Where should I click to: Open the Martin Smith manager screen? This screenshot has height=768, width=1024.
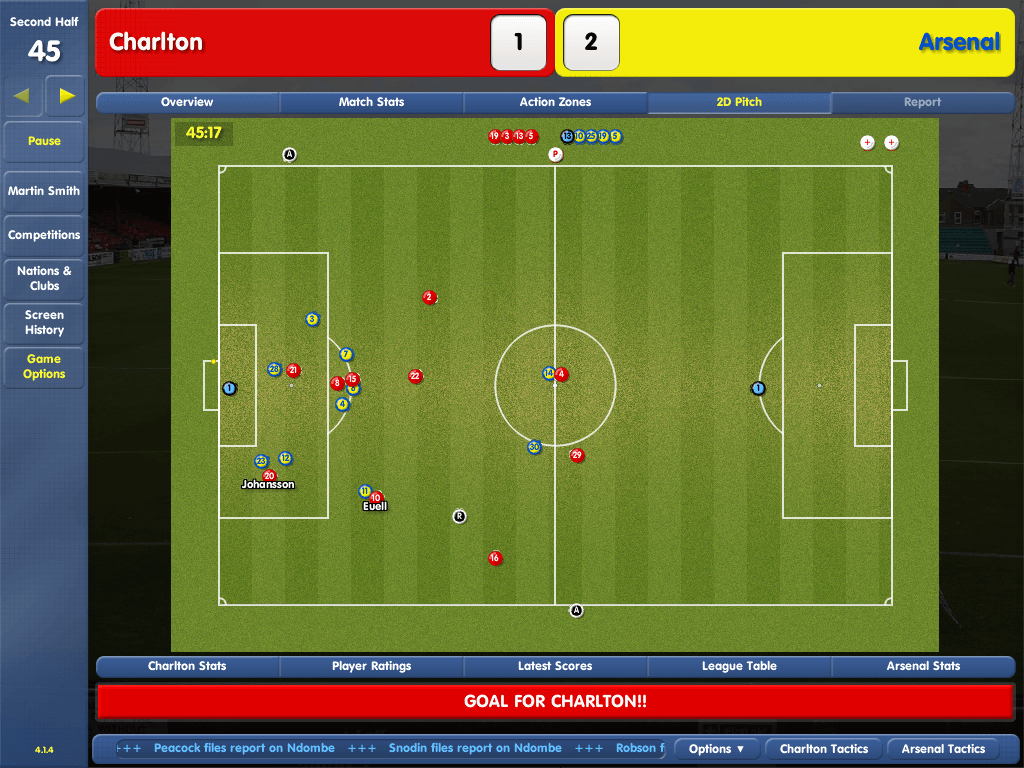click(x=44, y=191)
